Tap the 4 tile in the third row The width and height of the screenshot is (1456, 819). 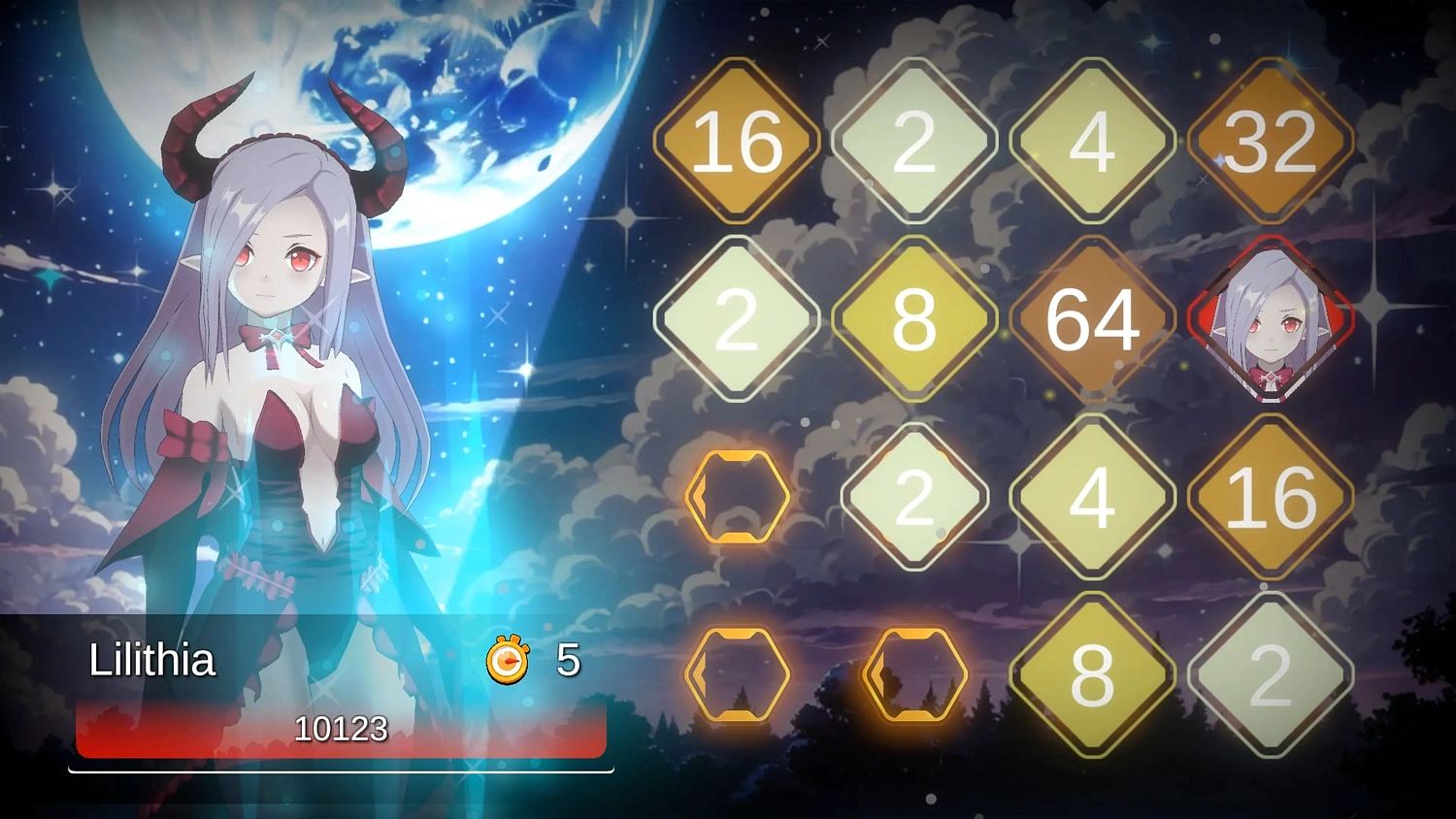1094,497
